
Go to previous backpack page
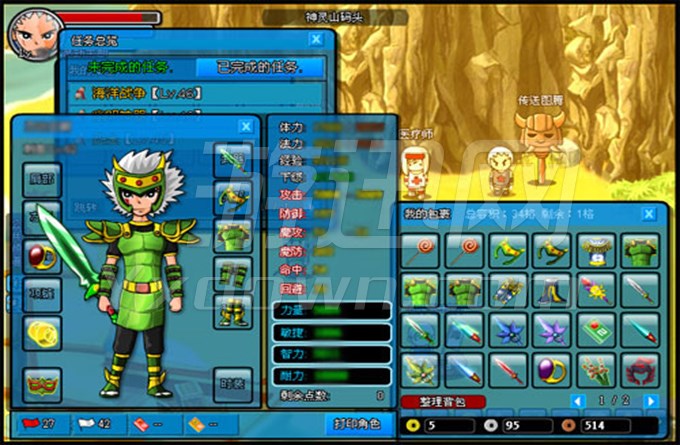[x=577, y=401]
